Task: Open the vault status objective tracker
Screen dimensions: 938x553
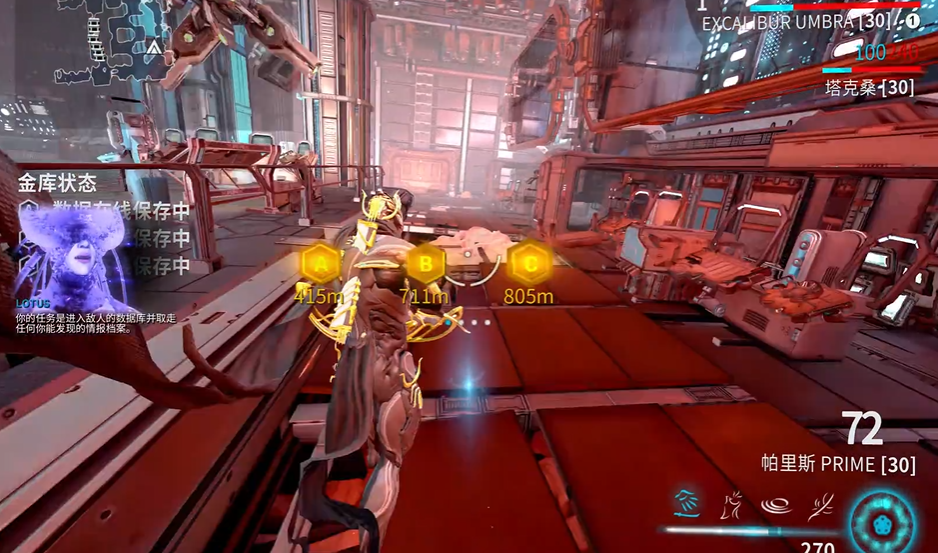Action: point(58,183)
